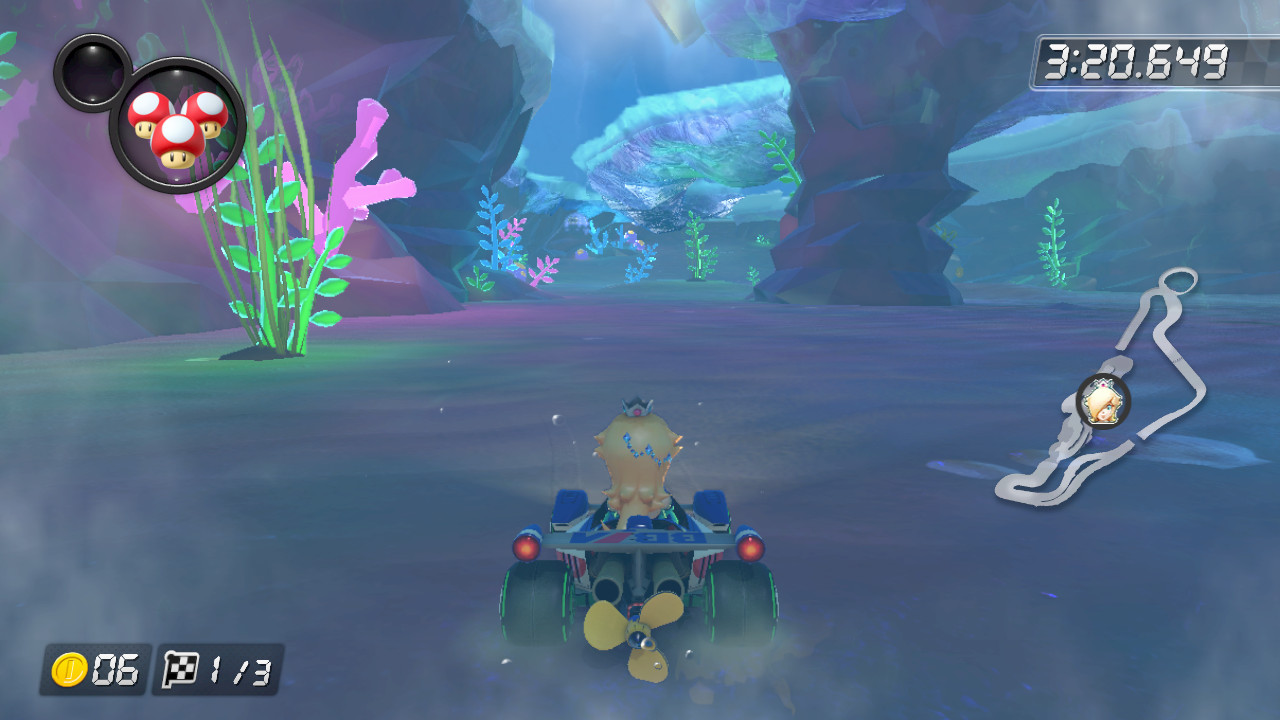Select the triple mushroom item icon
This screenshot has height=720, width=1280.
click(x=175, y=128)
